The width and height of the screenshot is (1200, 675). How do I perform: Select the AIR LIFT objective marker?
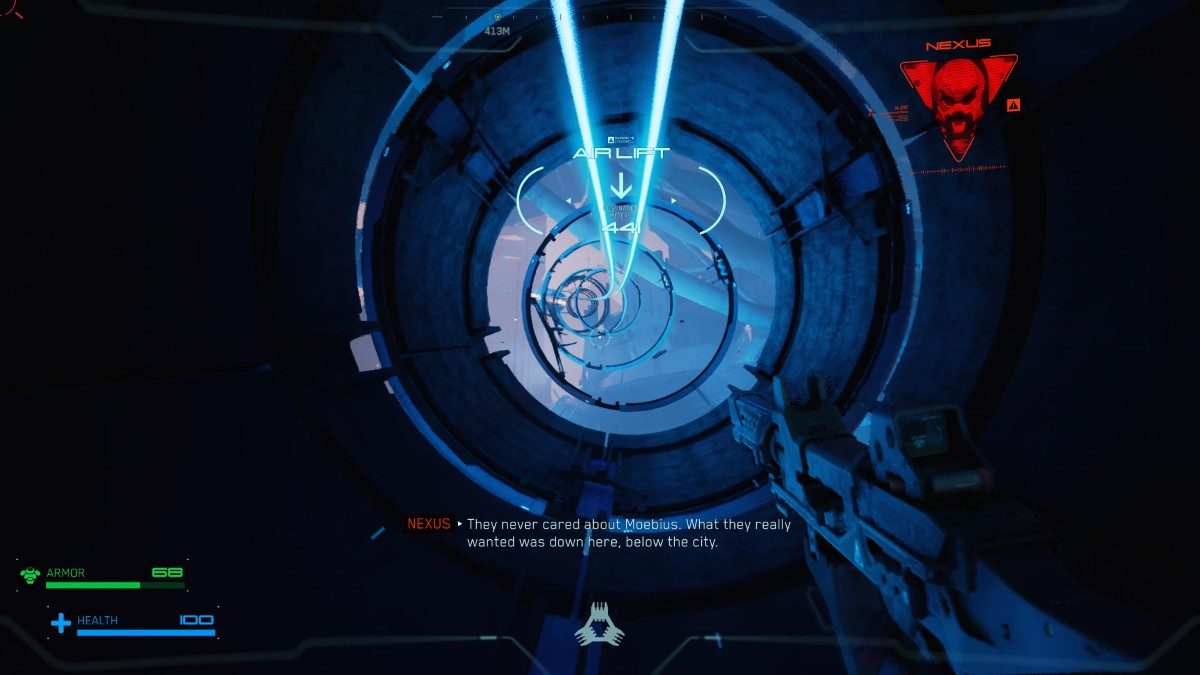click(620, 184)
